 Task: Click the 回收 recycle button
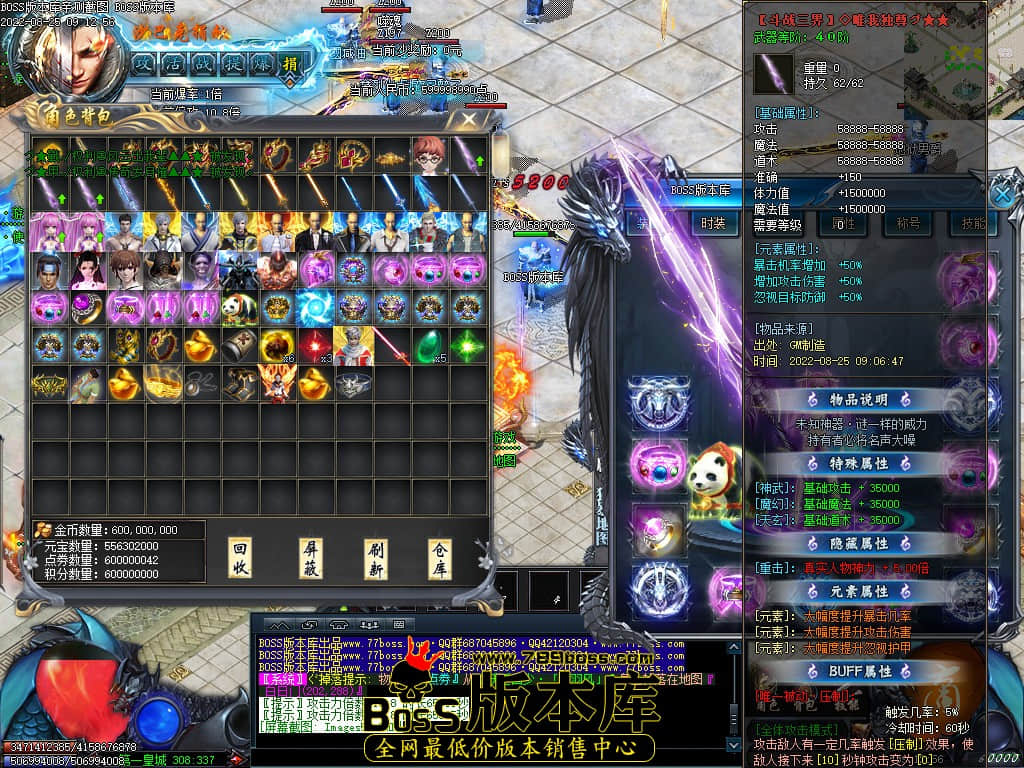[240, 558]
